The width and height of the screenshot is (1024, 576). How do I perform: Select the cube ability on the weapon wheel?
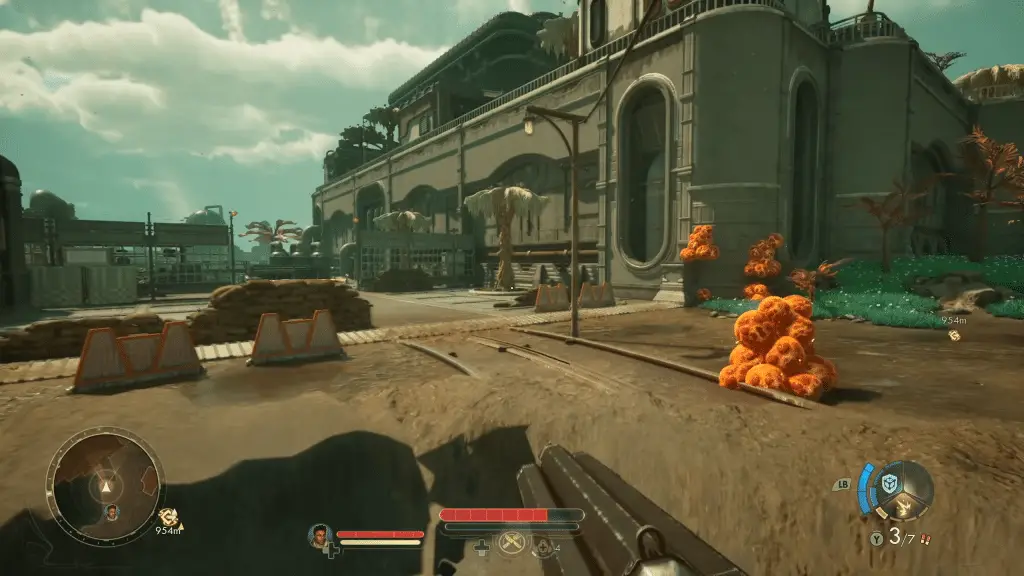click(888, 483)
